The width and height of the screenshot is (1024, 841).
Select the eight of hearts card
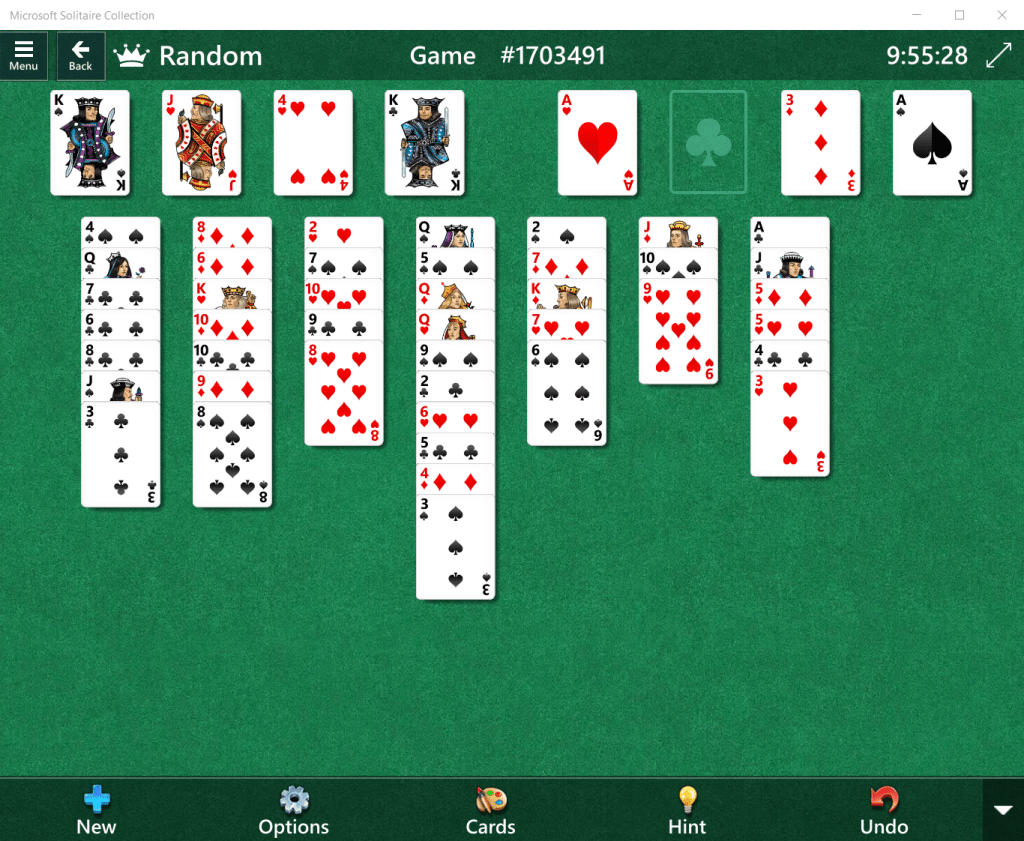(344, 393)
